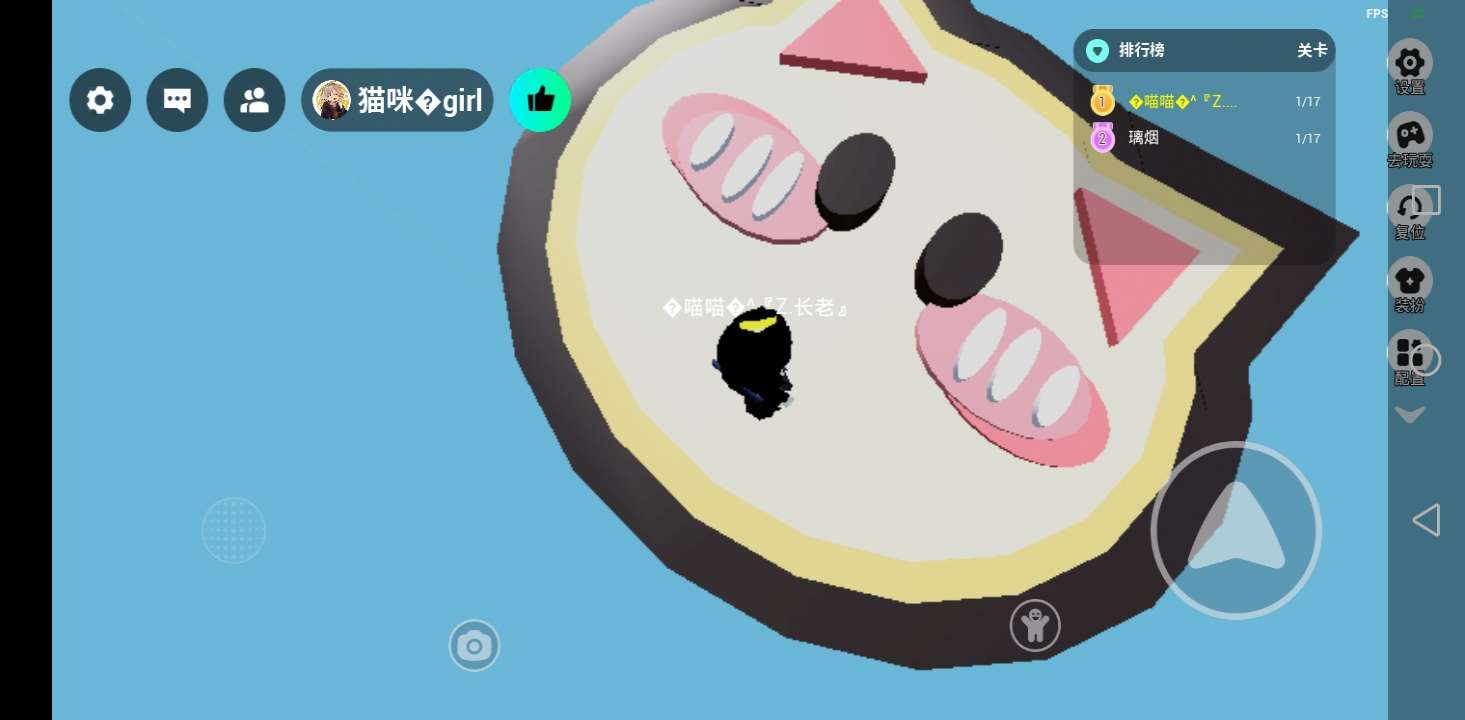Open the 装扮 outfit menu
Image resolution: width=1465 pixels, height=720 pixels.
click(1410, 284)
